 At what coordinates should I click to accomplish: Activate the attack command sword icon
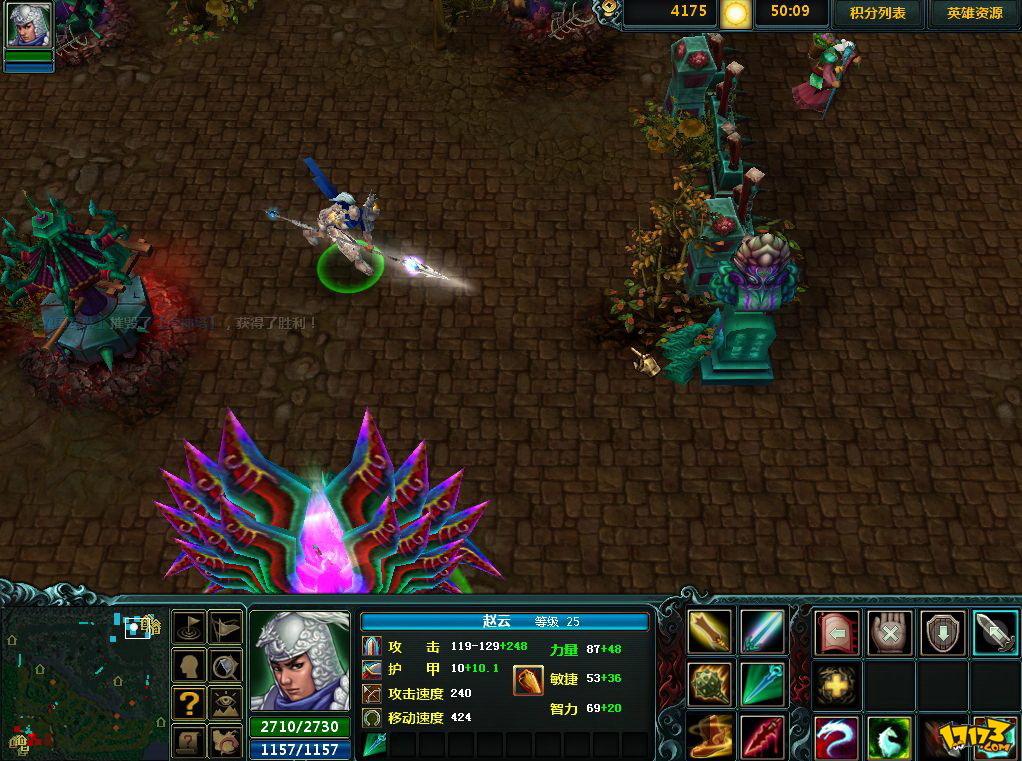coord(995,632)
